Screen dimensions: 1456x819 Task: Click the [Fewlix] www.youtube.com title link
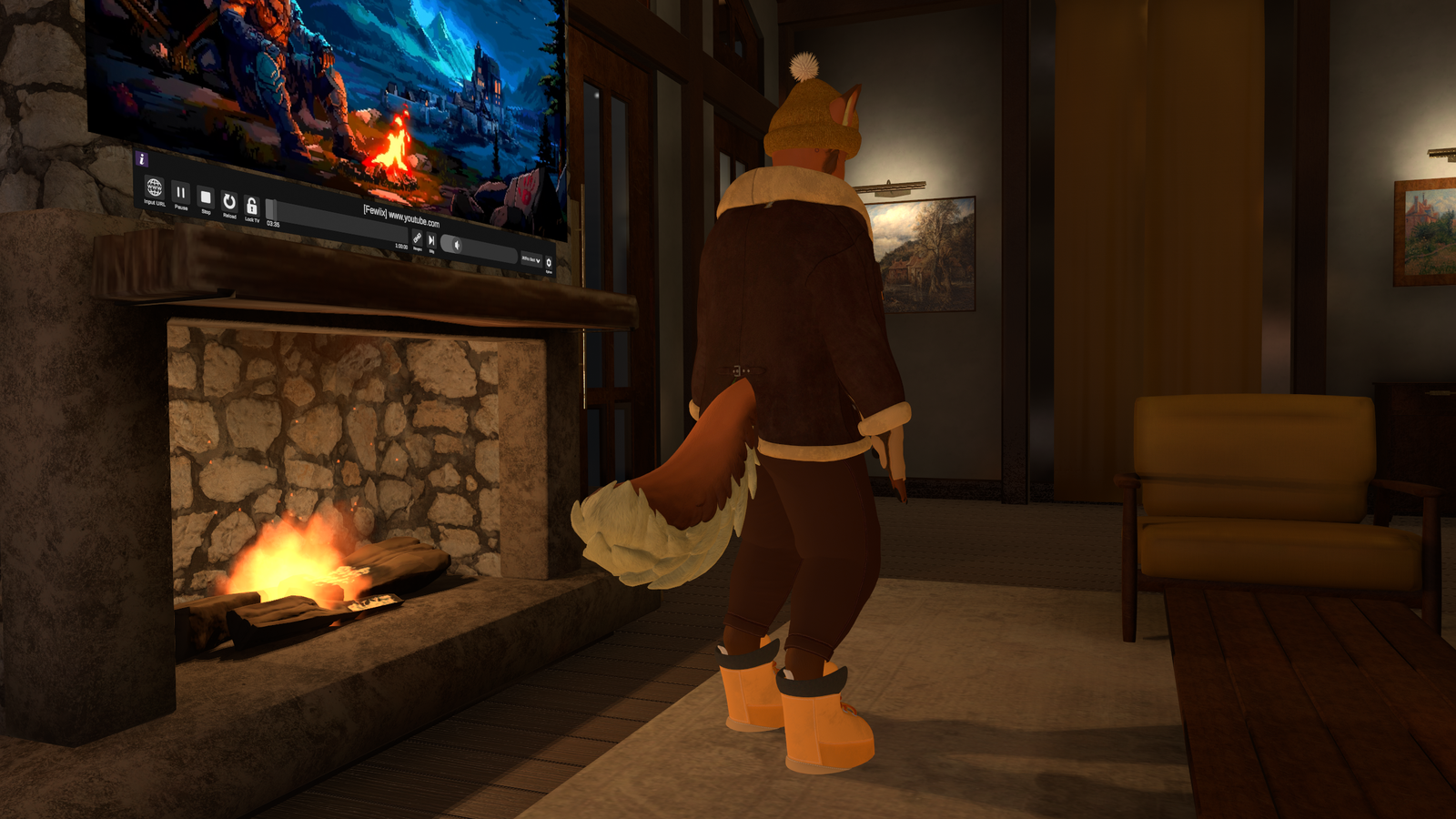pos(402,215)
